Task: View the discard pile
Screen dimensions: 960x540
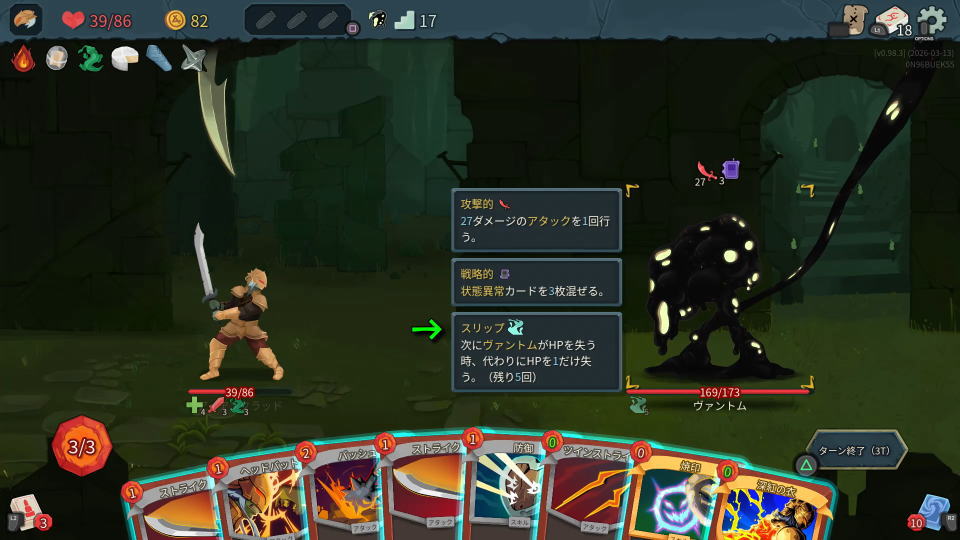Action: 933,511
